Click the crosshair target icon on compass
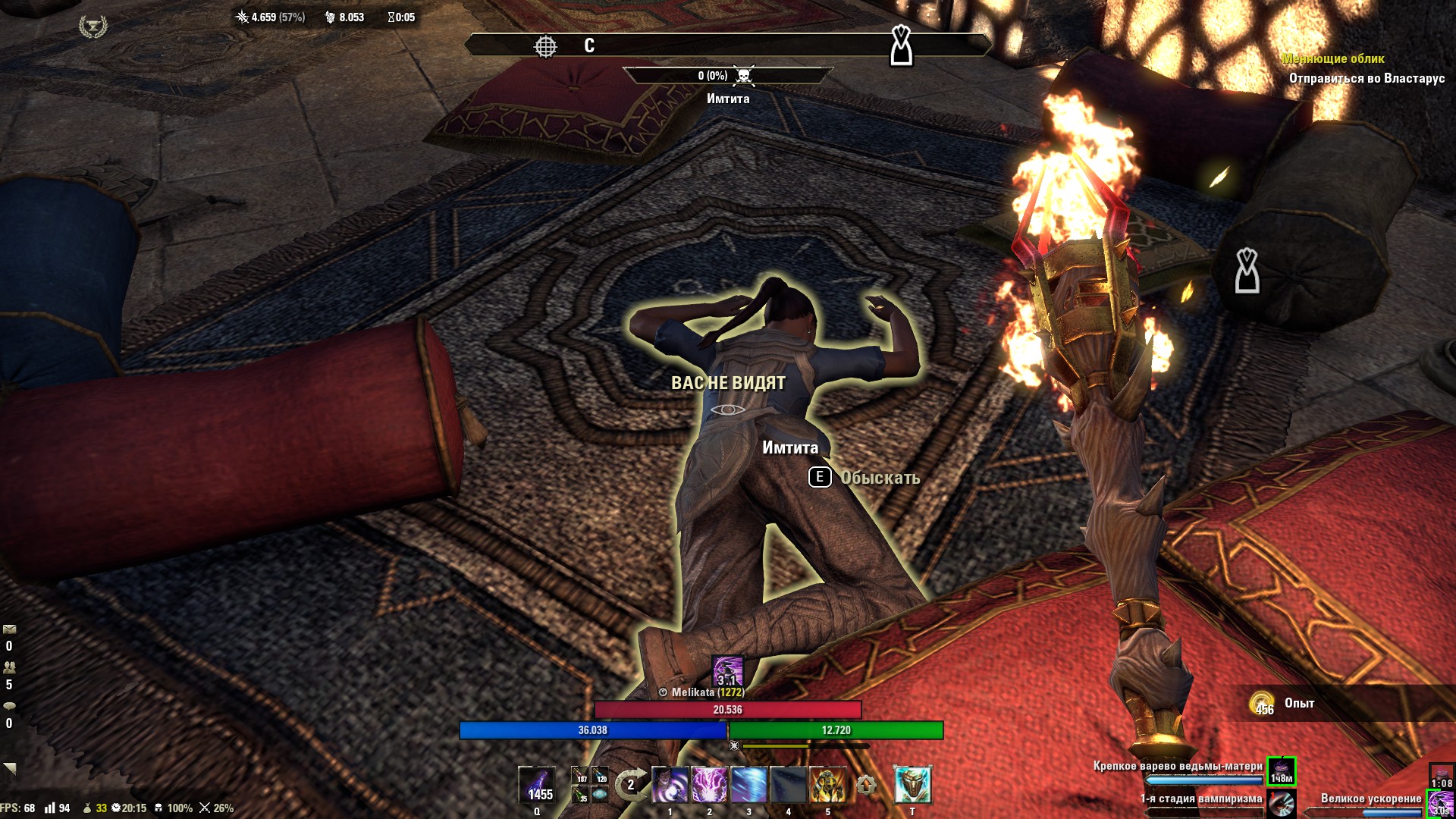Screen dimensions: 1456x819 tap(545, 46)
